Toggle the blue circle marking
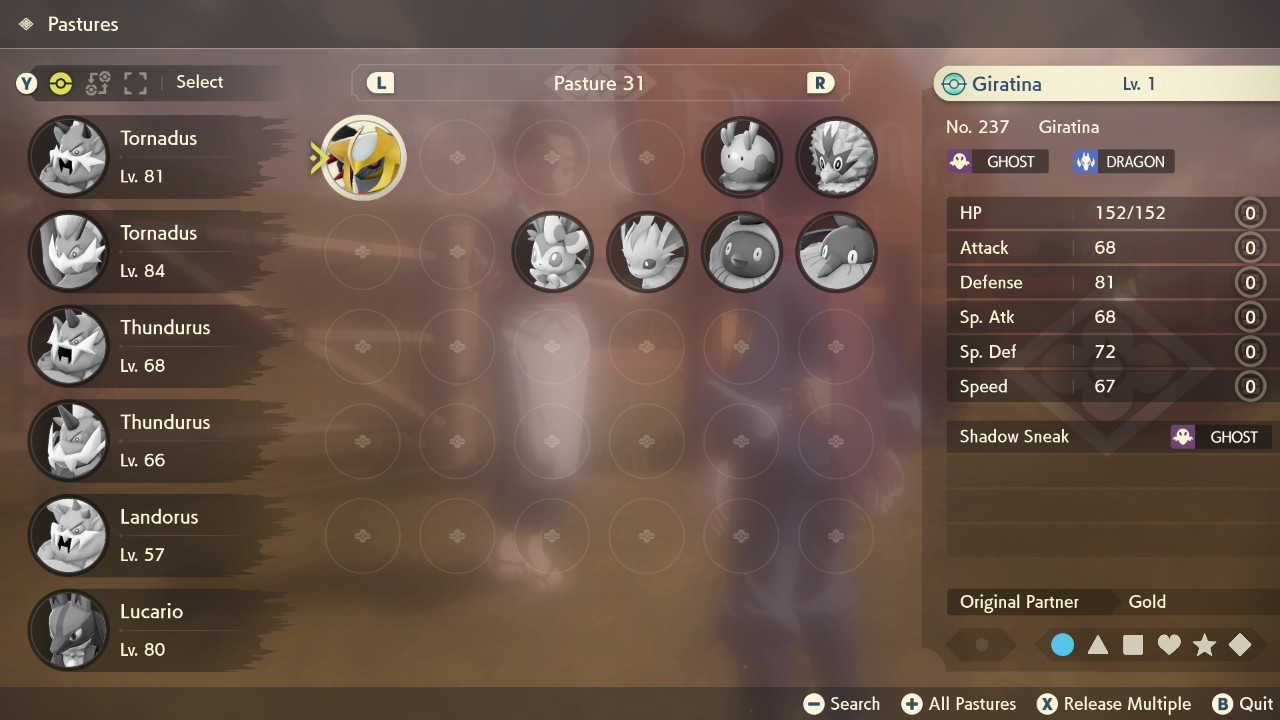 (1063, 645)
